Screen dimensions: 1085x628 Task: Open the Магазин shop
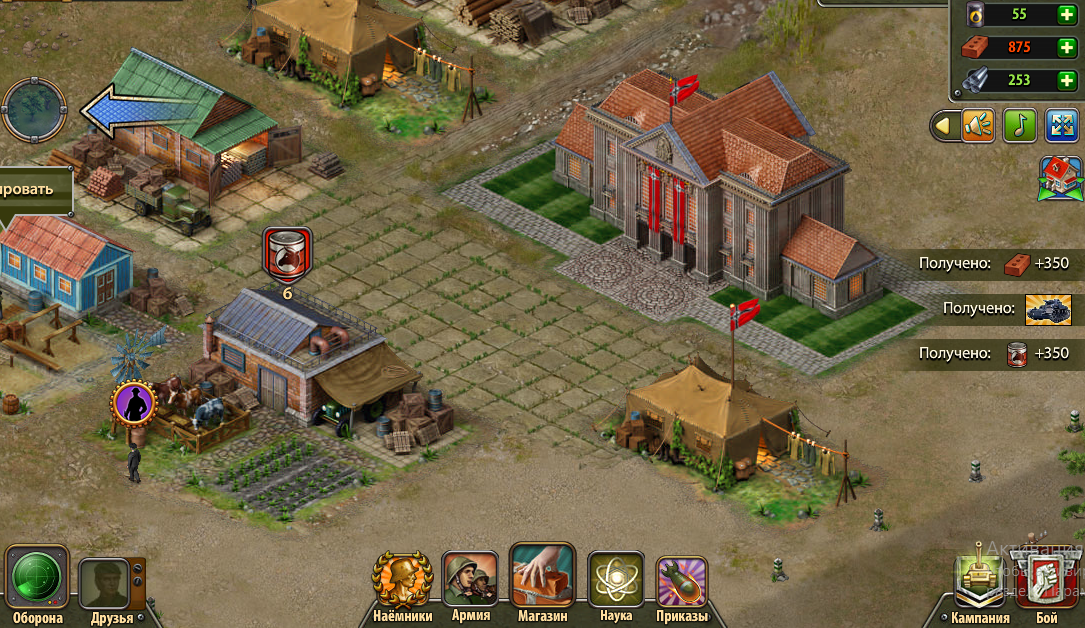(542, 576)
